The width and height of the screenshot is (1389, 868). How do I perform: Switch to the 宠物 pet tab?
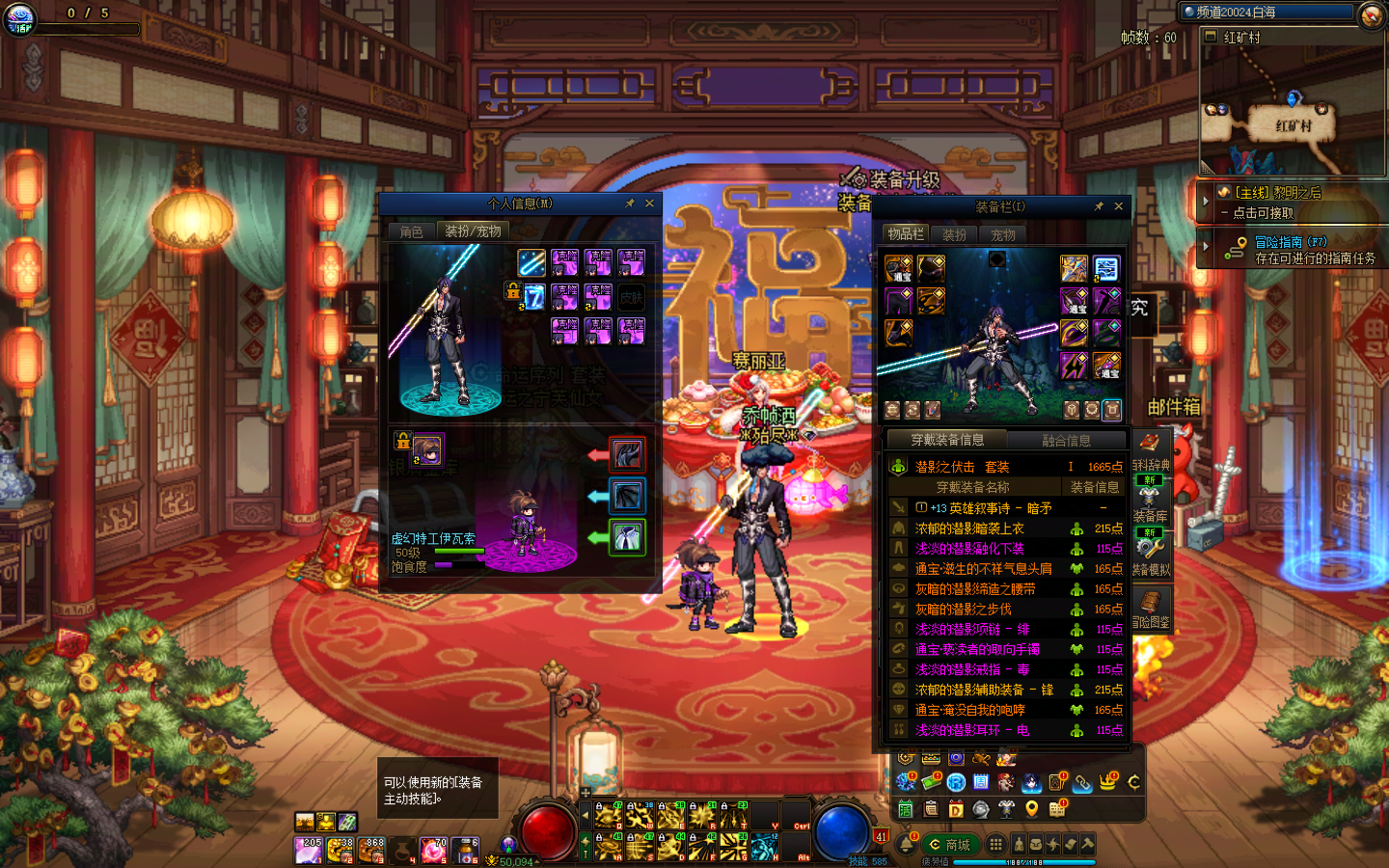click(1003, 234)
